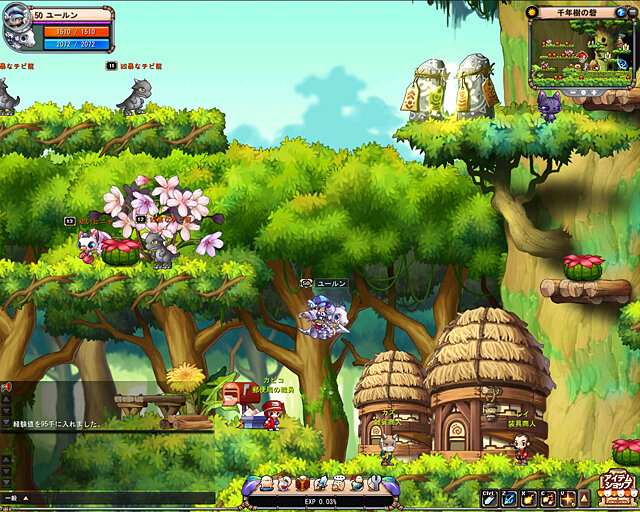Viewport: 640px width, 512px height.
Task: Click the player character portrait
Action: click(18, 30)
